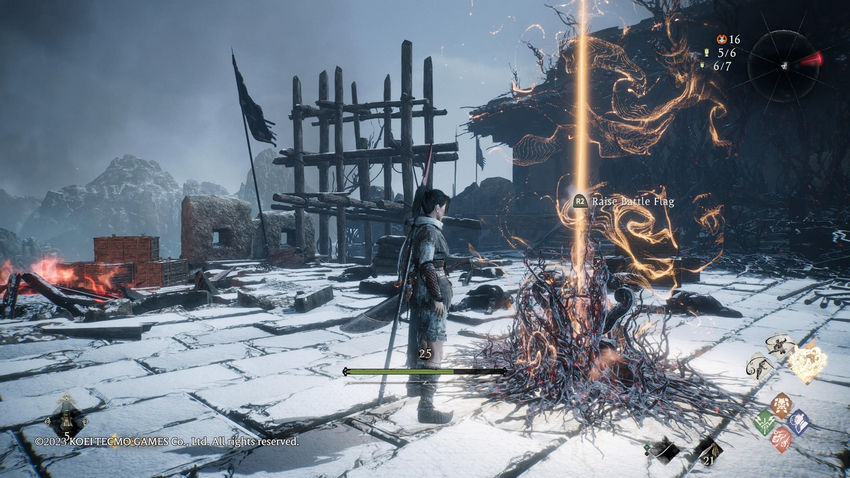Select the quick item slot showing 5

[67, 418]
